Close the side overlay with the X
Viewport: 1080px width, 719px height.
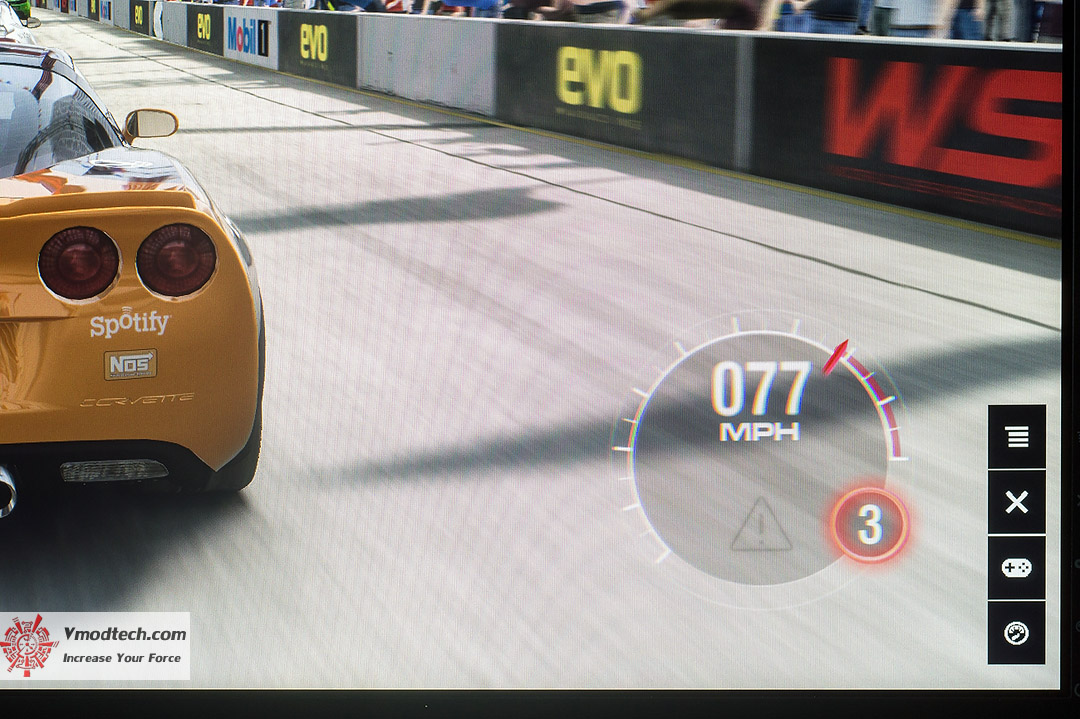pos(1017,502)
